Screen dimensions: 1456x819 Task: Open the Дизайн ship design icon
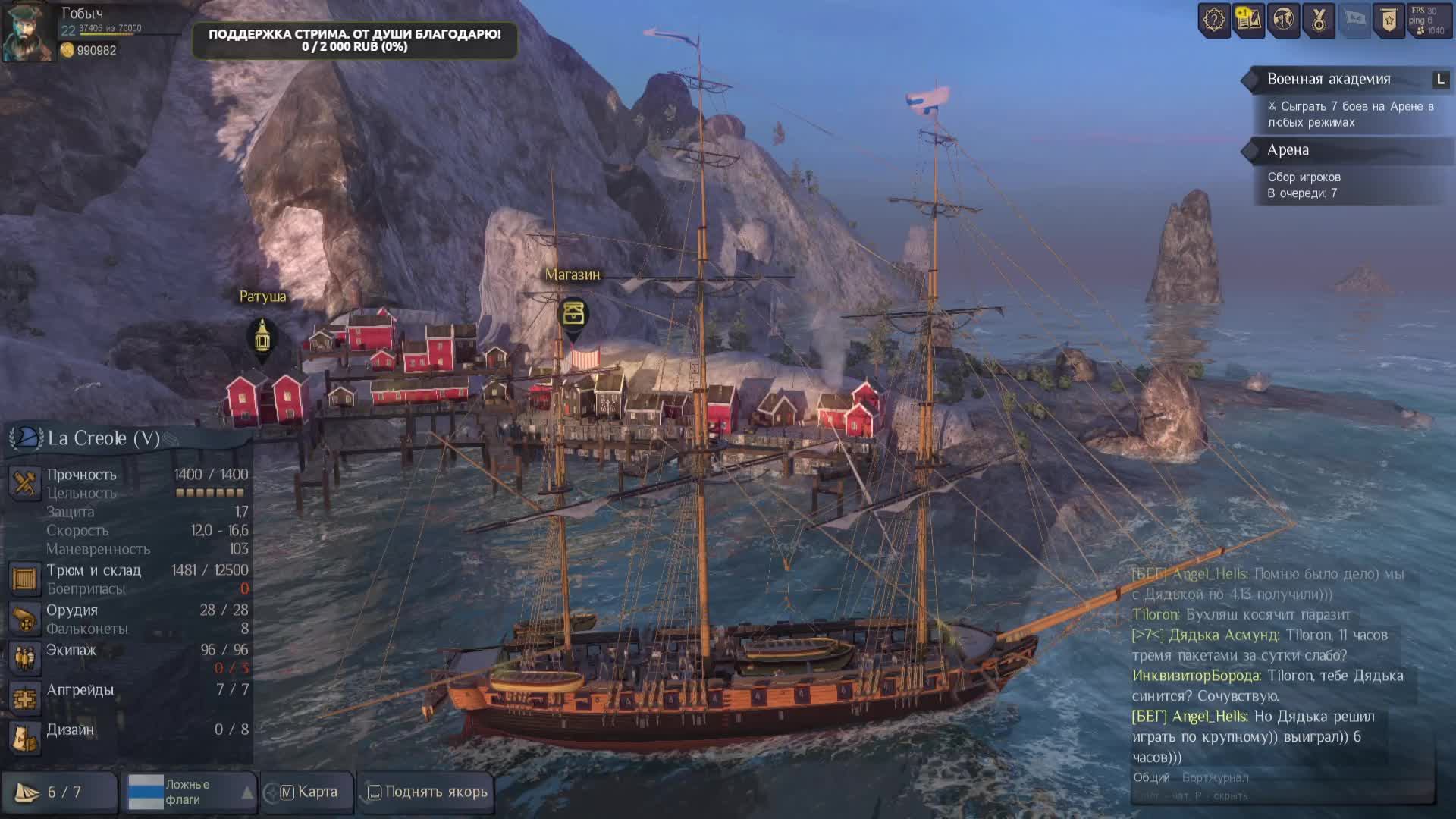pos(25,737)
